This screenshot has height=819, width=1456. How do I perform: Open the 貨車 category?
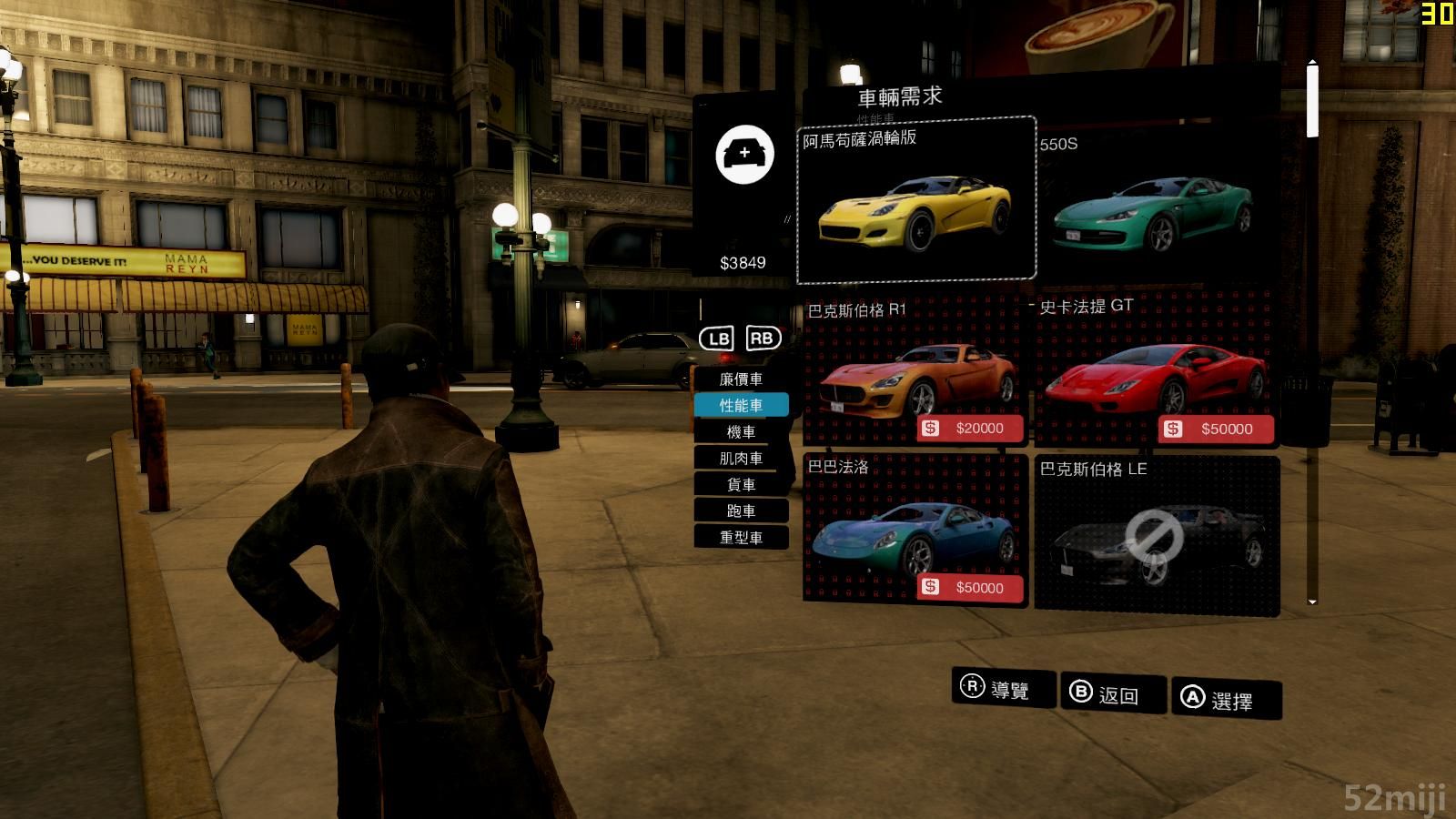(741, 485)
